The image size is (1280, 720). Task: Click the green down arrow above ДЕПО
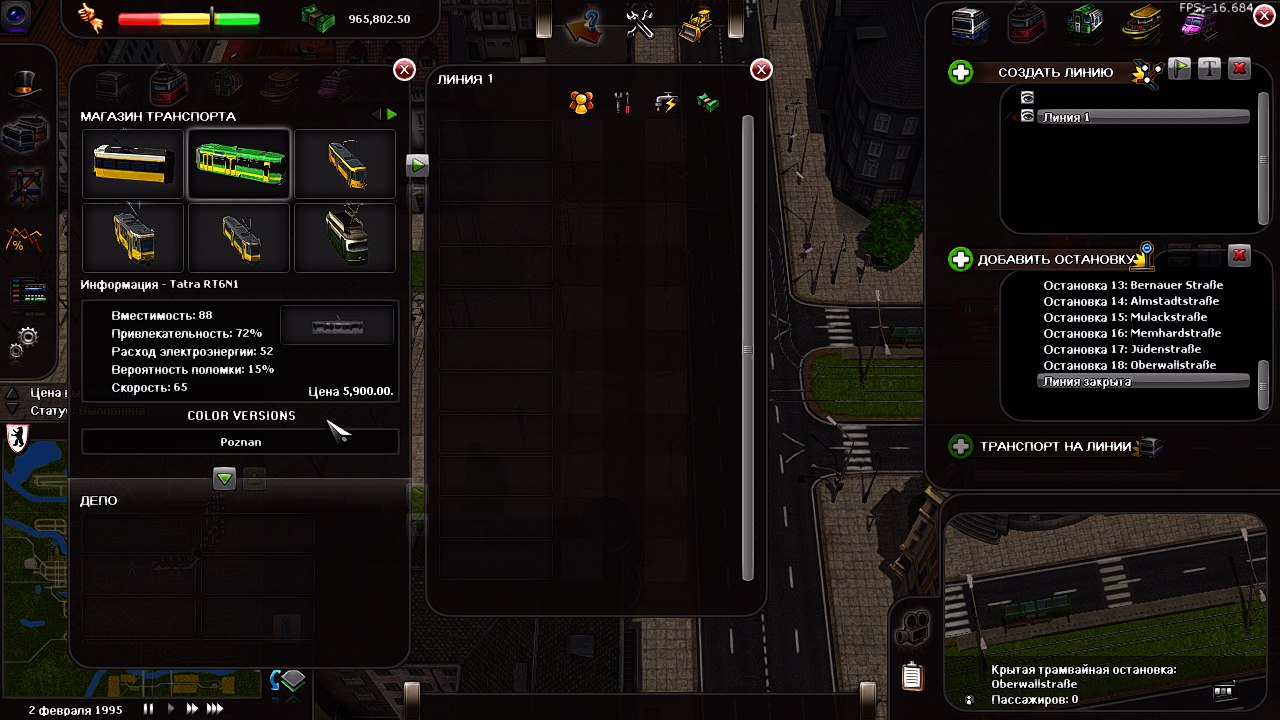coord(224,479)
